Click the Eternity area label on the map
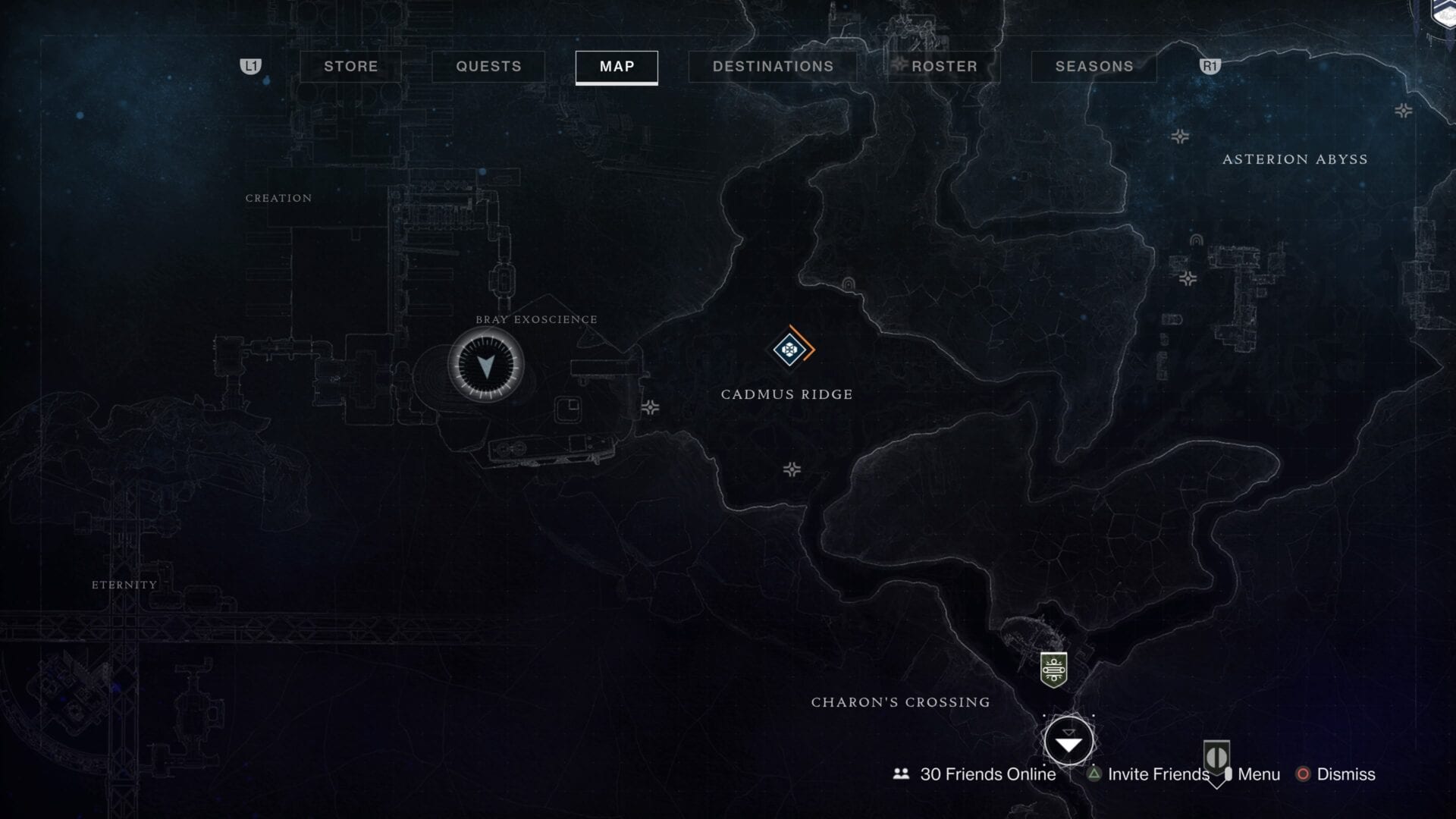This screenshot has width=1456, height=819. (123, 585)
